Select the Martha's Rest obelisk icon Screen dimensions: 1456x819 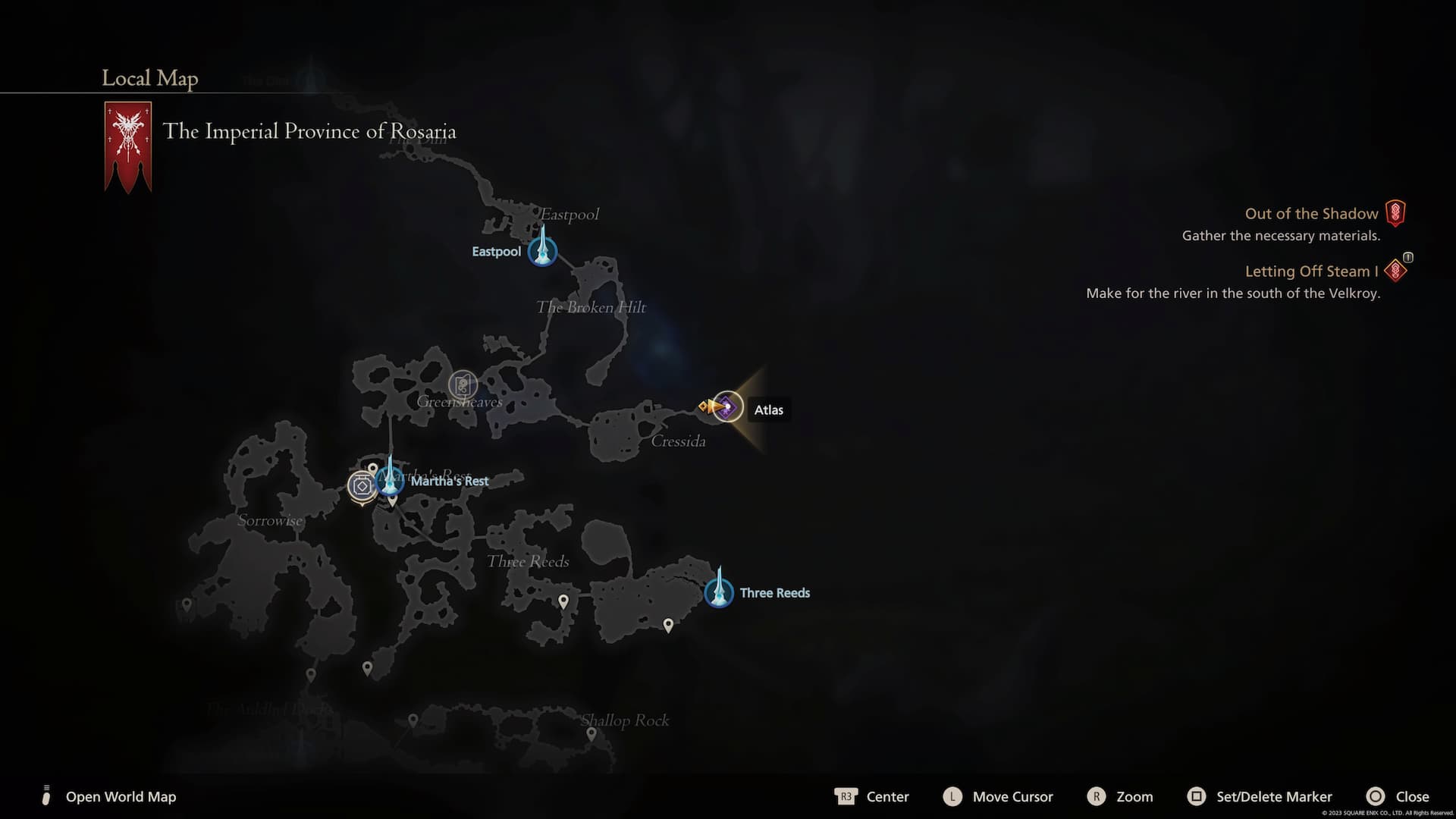point(390,479)
